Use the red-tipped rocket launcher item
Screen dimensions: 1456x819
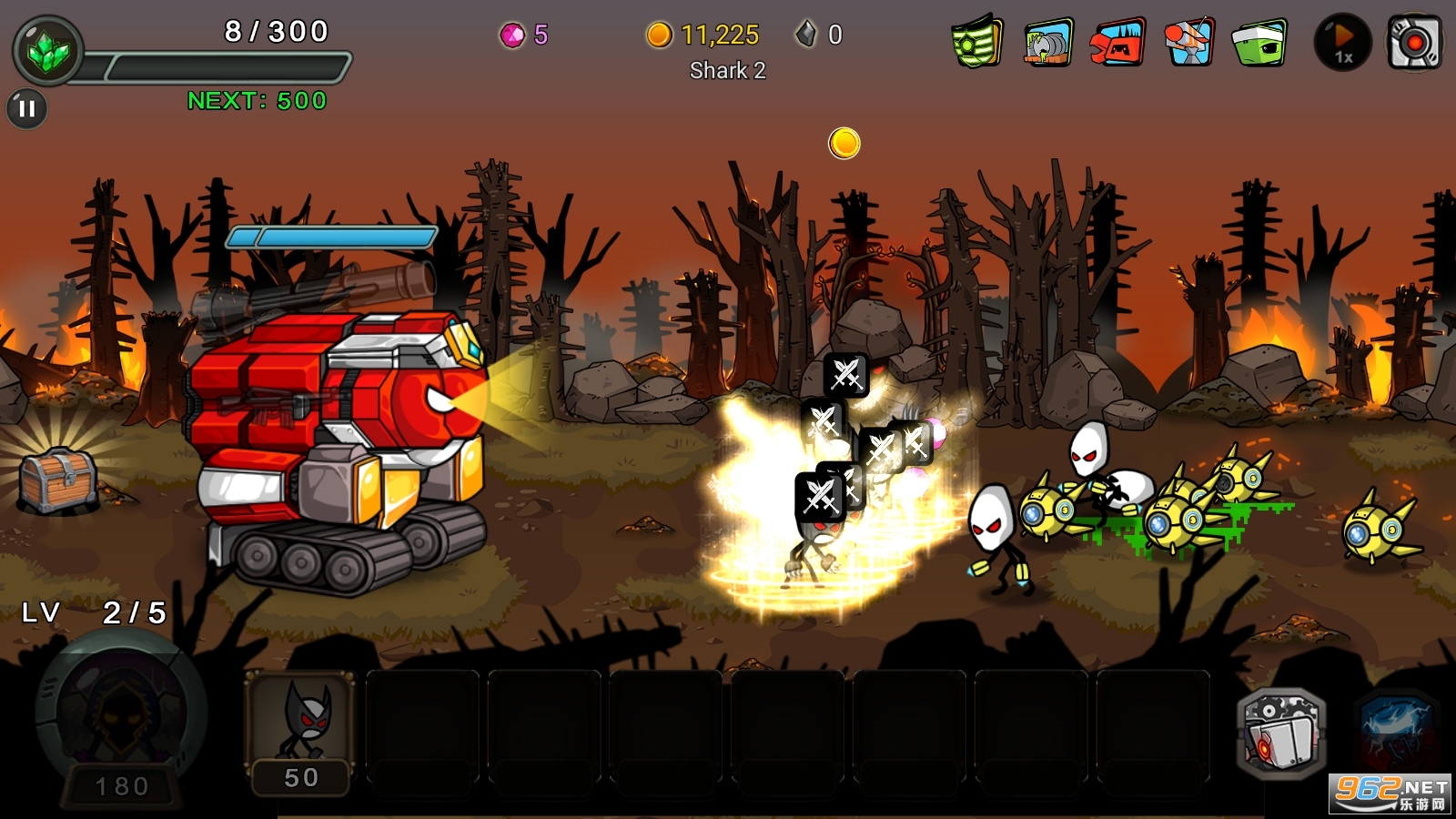click(1188, 42)
